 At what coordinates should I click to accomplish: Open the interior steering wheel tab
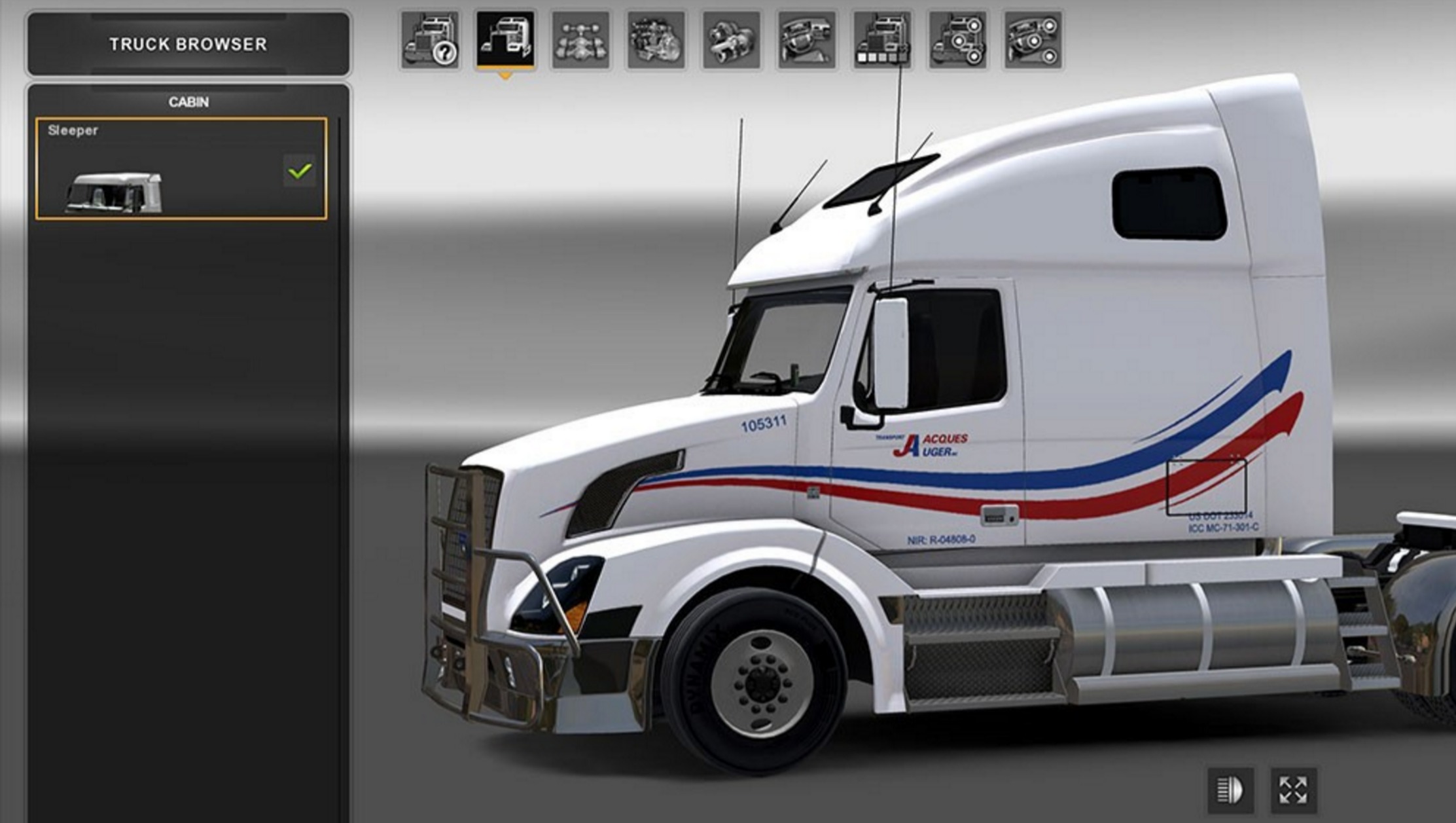806,40
